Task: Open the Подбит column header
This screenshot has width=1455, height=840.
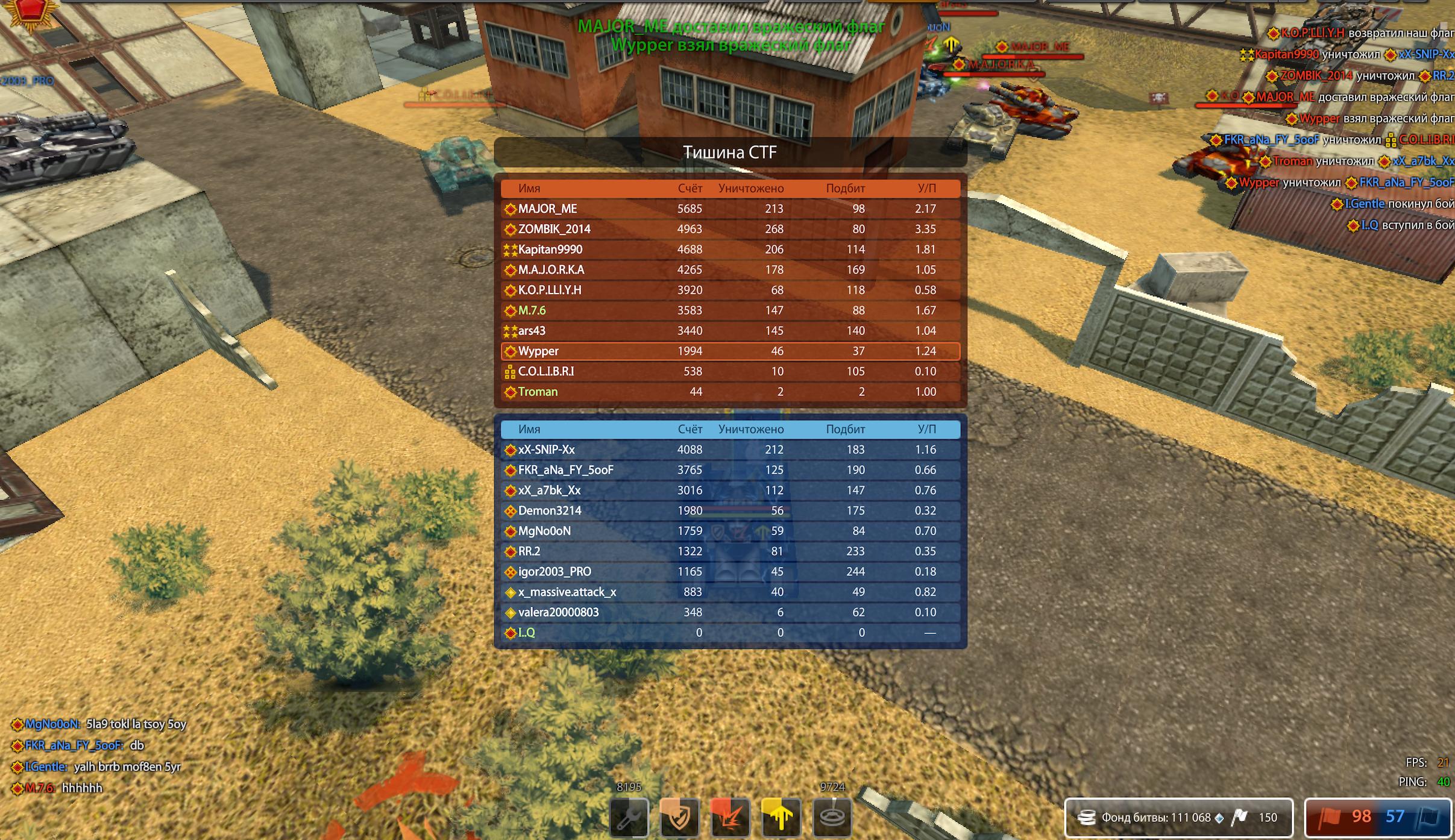Action: pos(845,188)
